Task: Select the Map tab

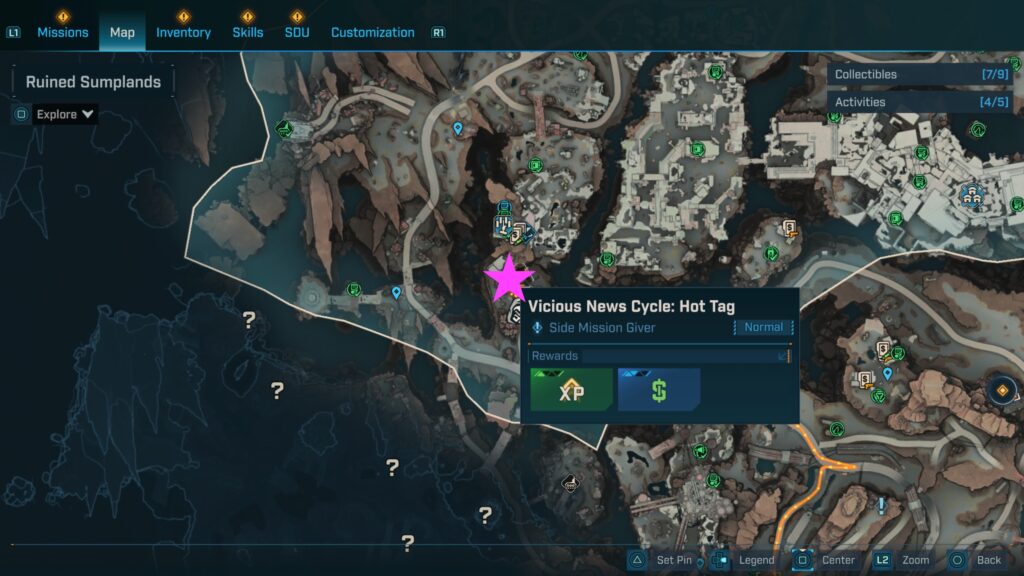Action: coord(122,32)
